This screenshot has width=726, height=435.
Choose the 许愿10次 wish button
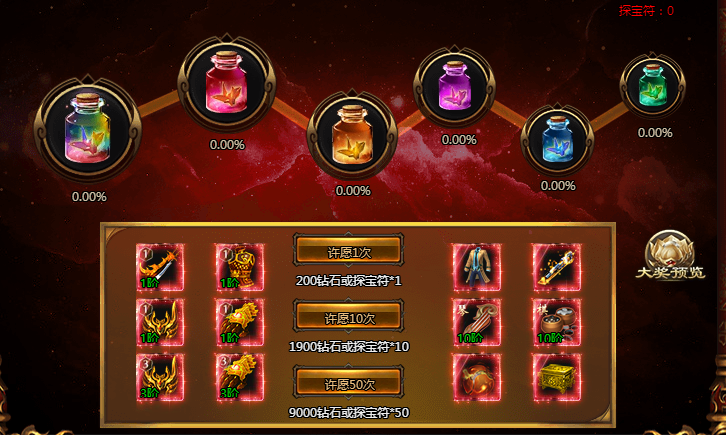(348, 317)
